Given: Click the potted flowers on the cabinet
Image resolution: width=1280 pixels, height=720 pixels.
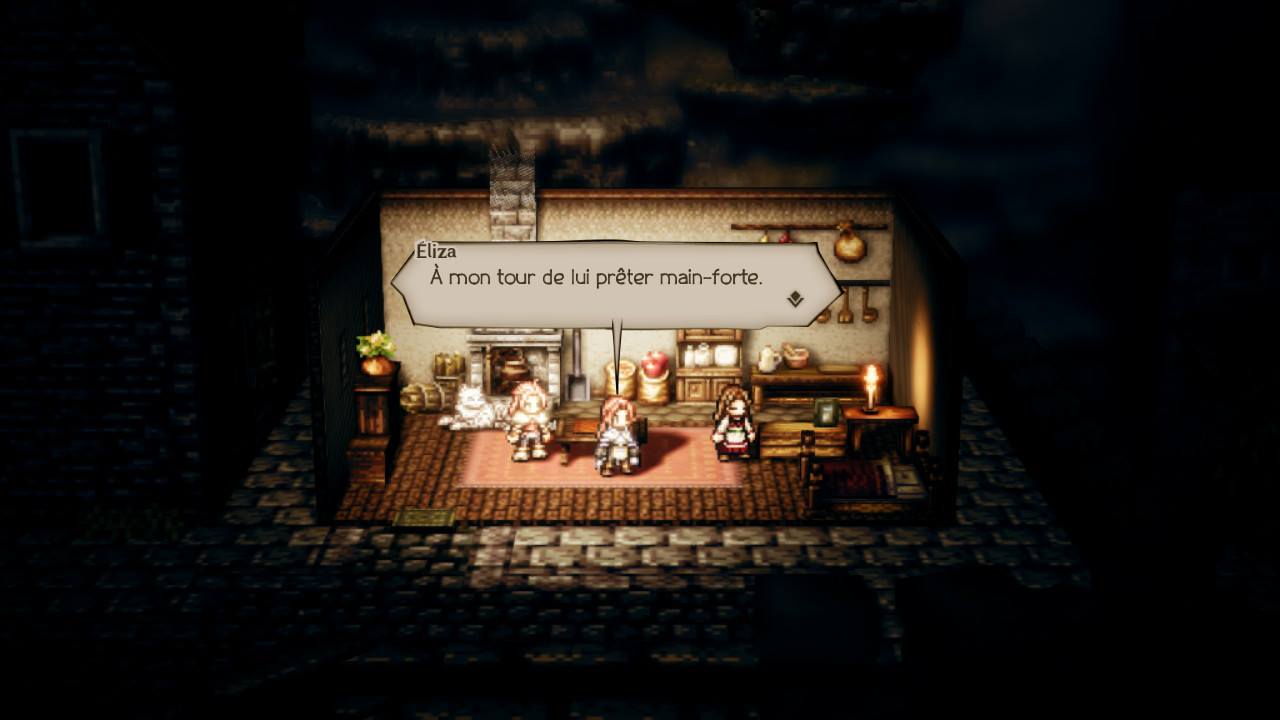Looking at the screenshot, I should [x=377, y=348].
